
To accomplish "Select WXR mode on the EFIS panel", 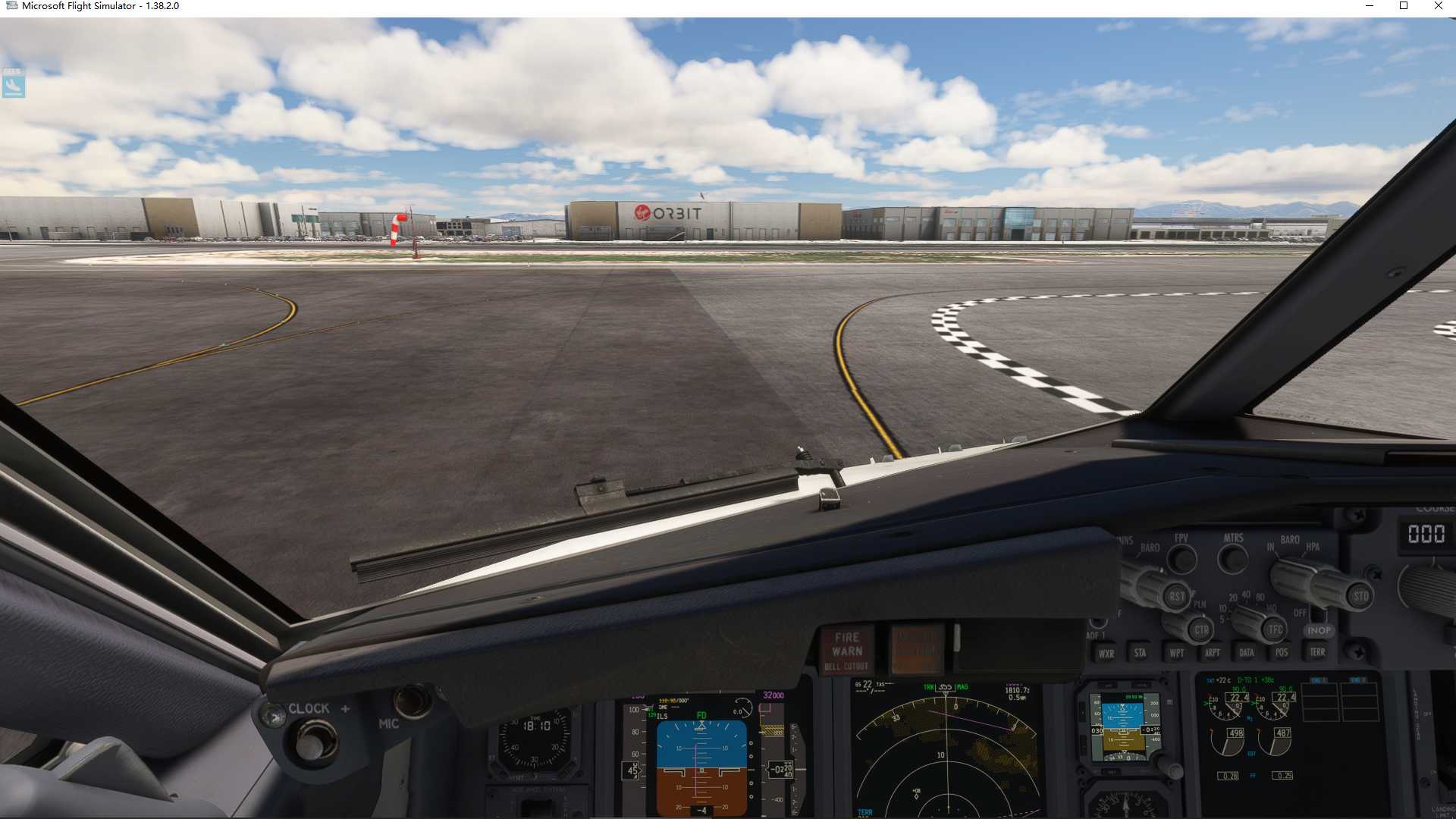I will [x=1106, y=653].
